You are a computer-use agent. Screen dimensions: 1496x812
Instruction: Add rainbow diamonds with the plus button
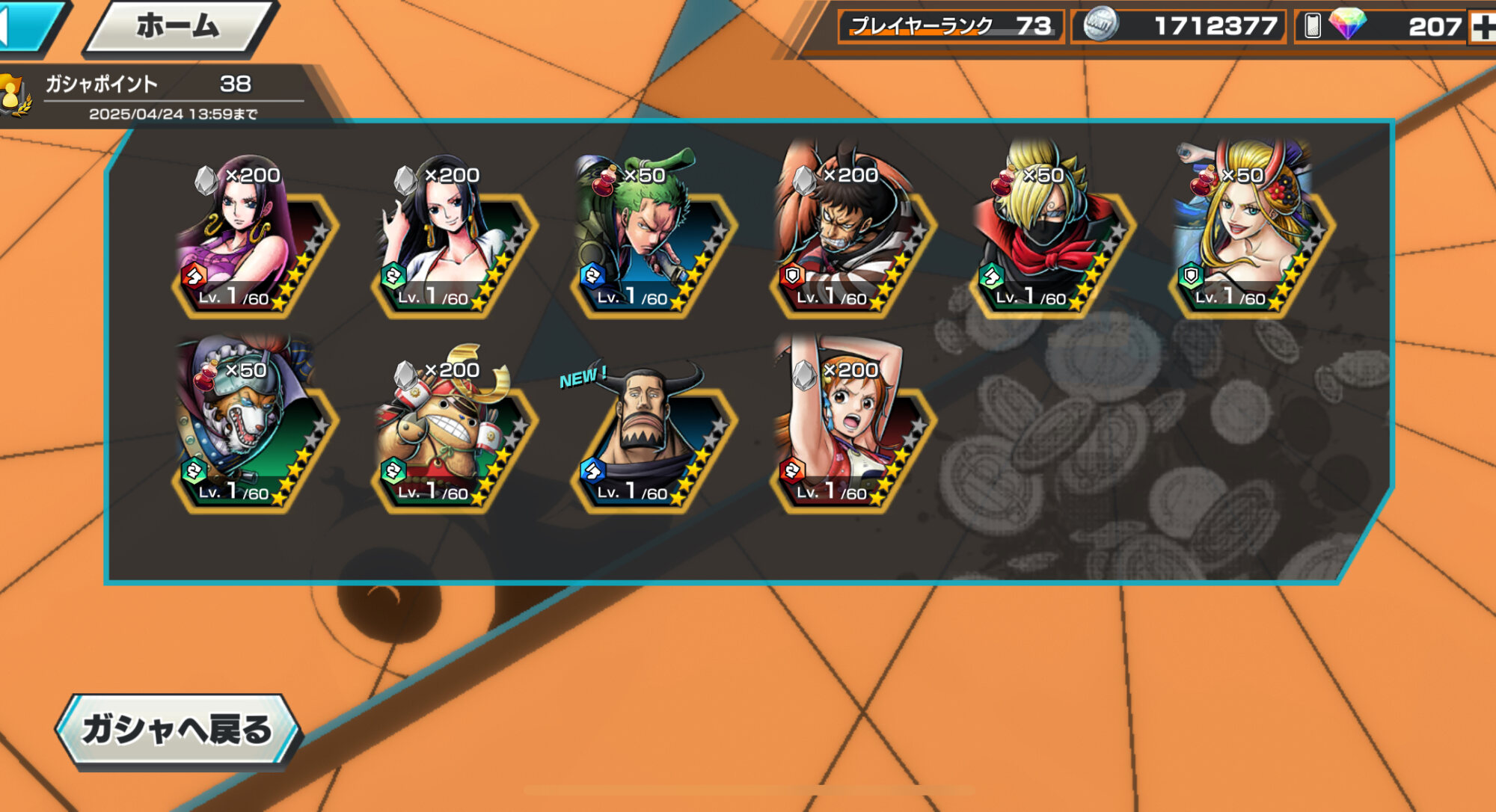pyautogui.click(x=1482, y=28)
